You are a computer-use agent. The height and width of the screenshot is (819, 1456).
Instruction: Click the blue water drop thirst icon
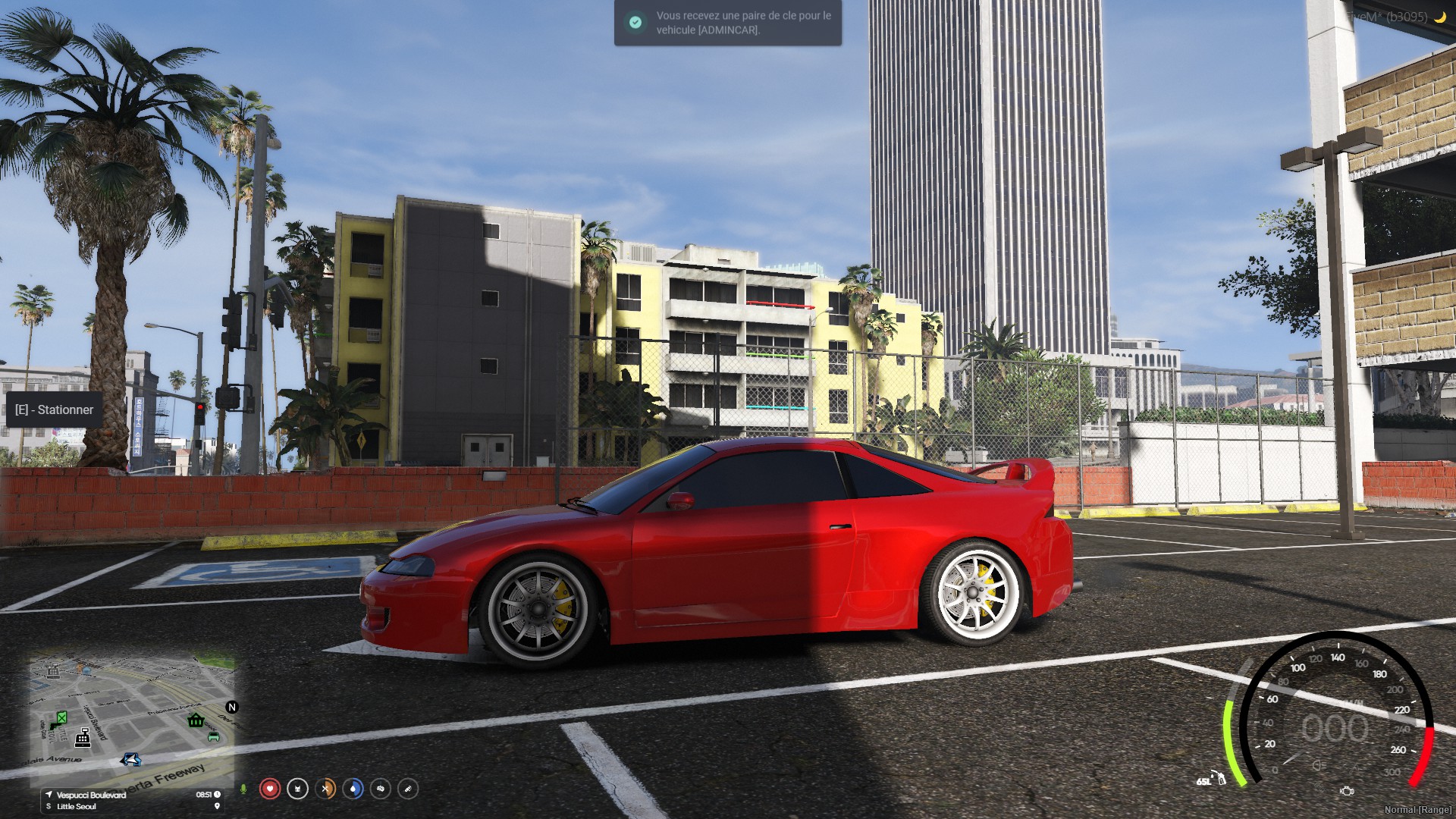tap(353, 789)
